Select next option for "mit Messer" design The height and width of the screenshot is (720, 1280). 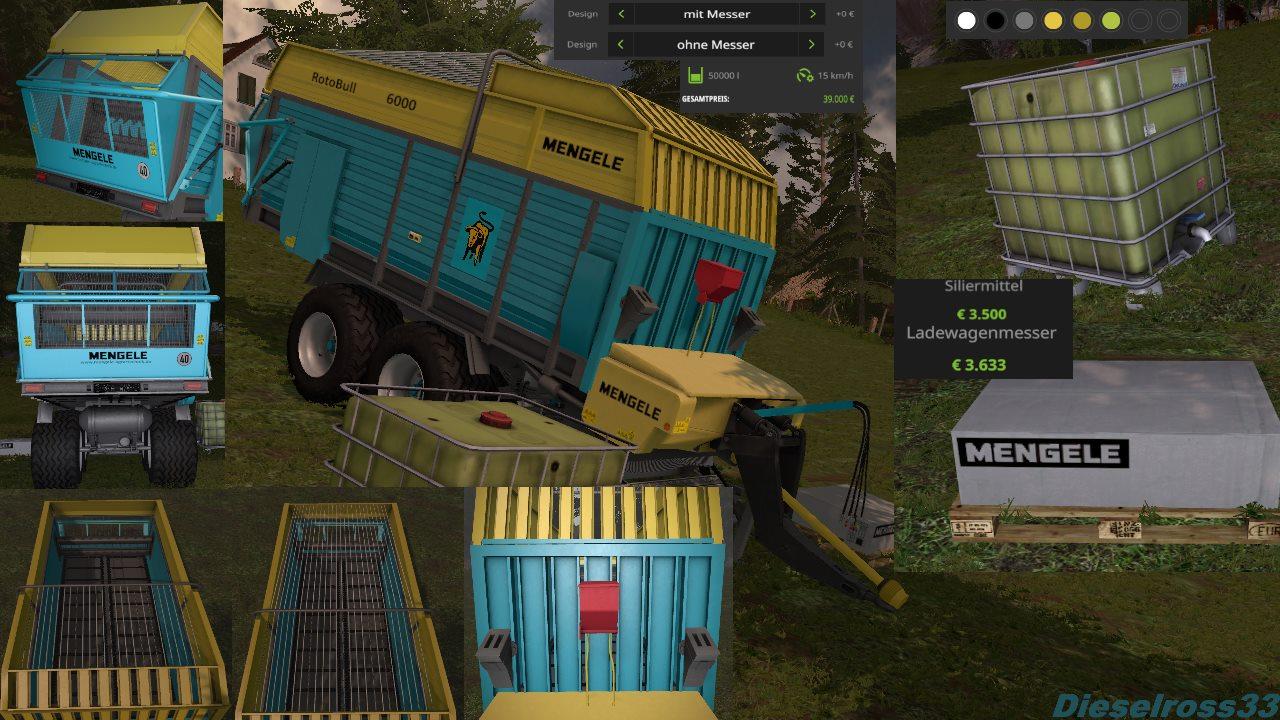click(x=812, y=14)
